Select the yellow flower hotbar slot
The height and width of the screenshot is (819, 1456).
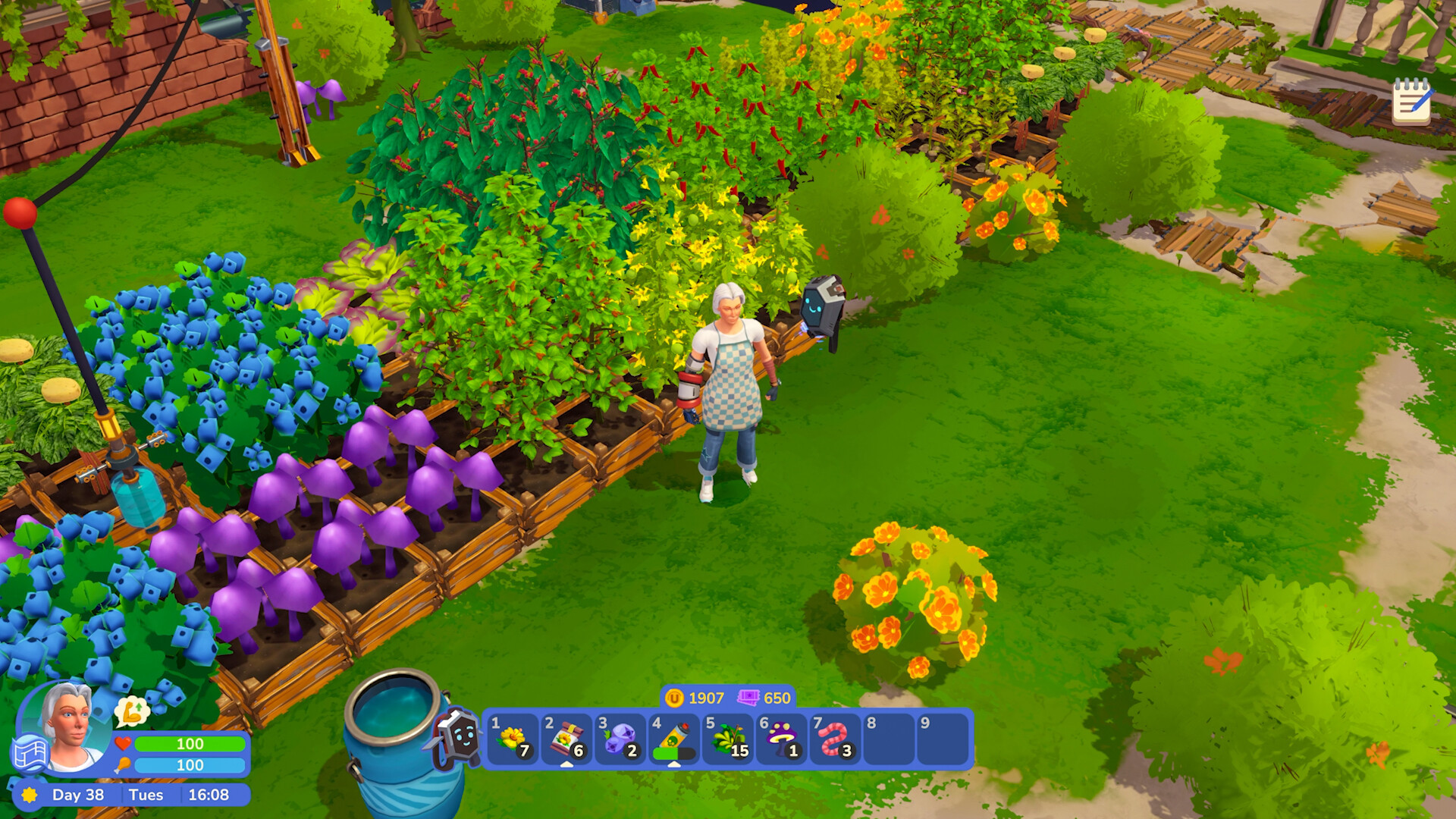(513, 738)
